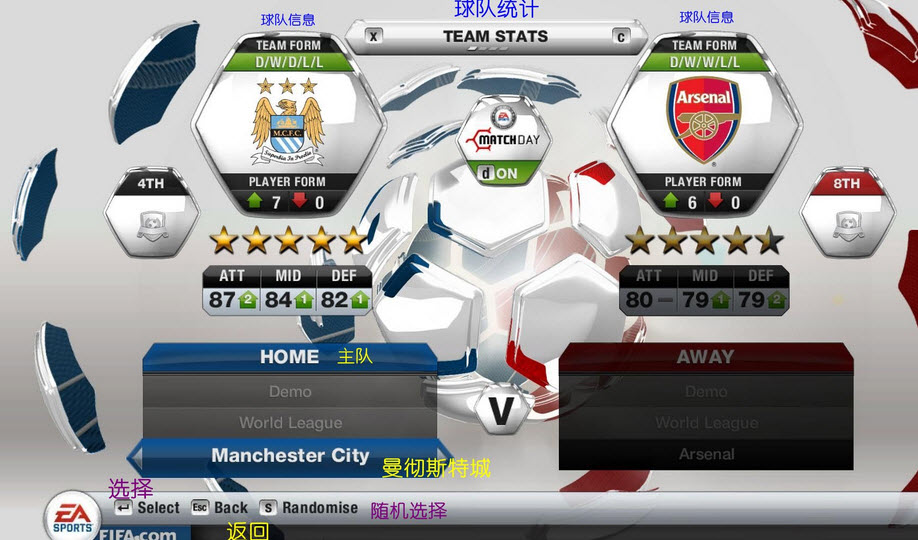Select Manchester City as home team

[290, 455]
